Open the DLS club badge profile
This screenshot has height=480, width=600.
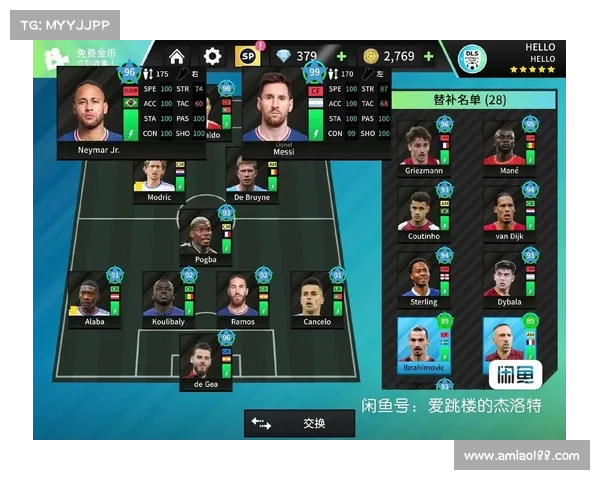coord(471,58)
